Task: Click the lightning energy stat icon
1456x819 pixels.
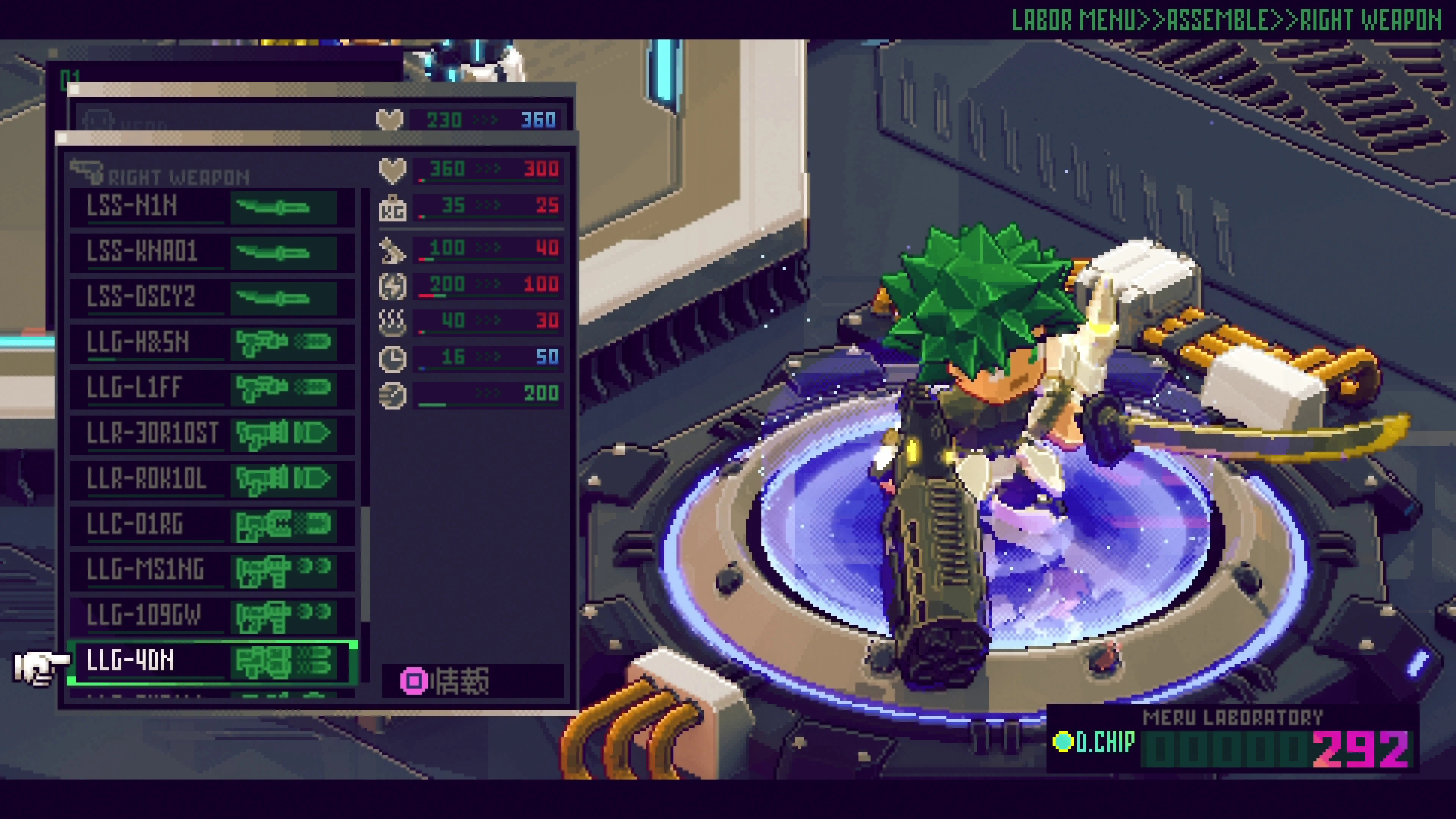Action: coord(394,286)
